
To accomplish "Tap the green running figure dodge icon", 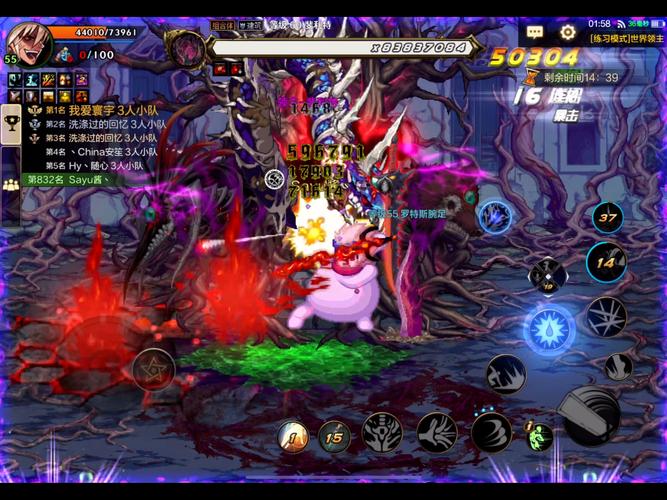I will pos(540,437).
